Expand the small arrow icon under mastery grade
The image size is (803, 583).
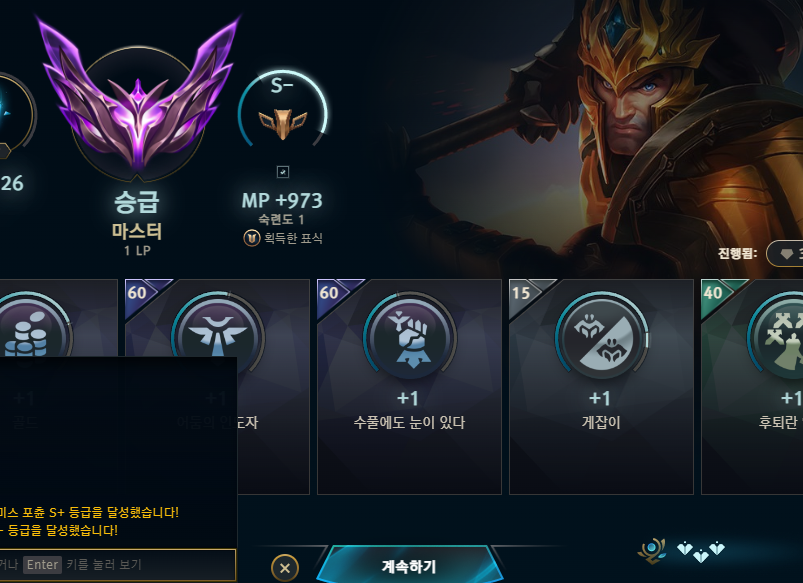pyautogui.click(x=282, y=172)
